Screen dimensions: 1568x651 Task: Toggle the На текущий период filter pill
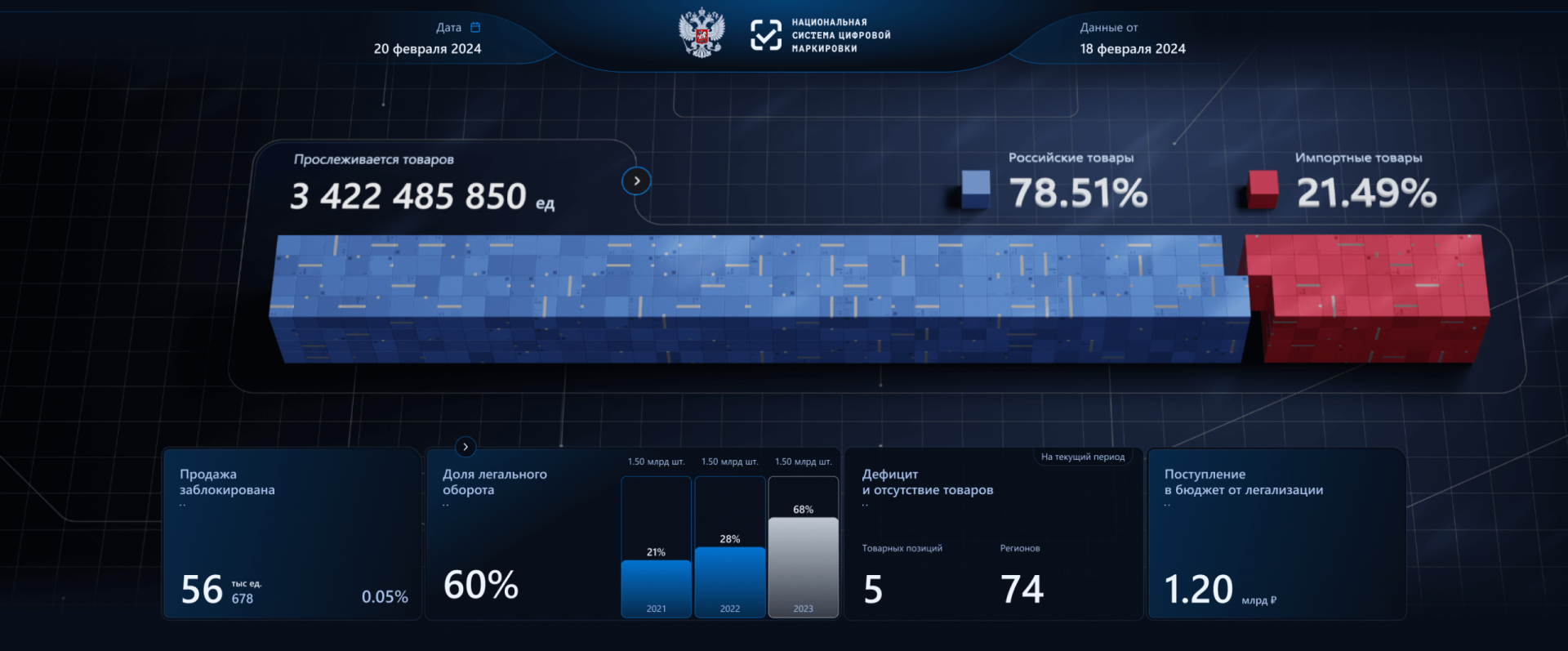point(1084,457)
